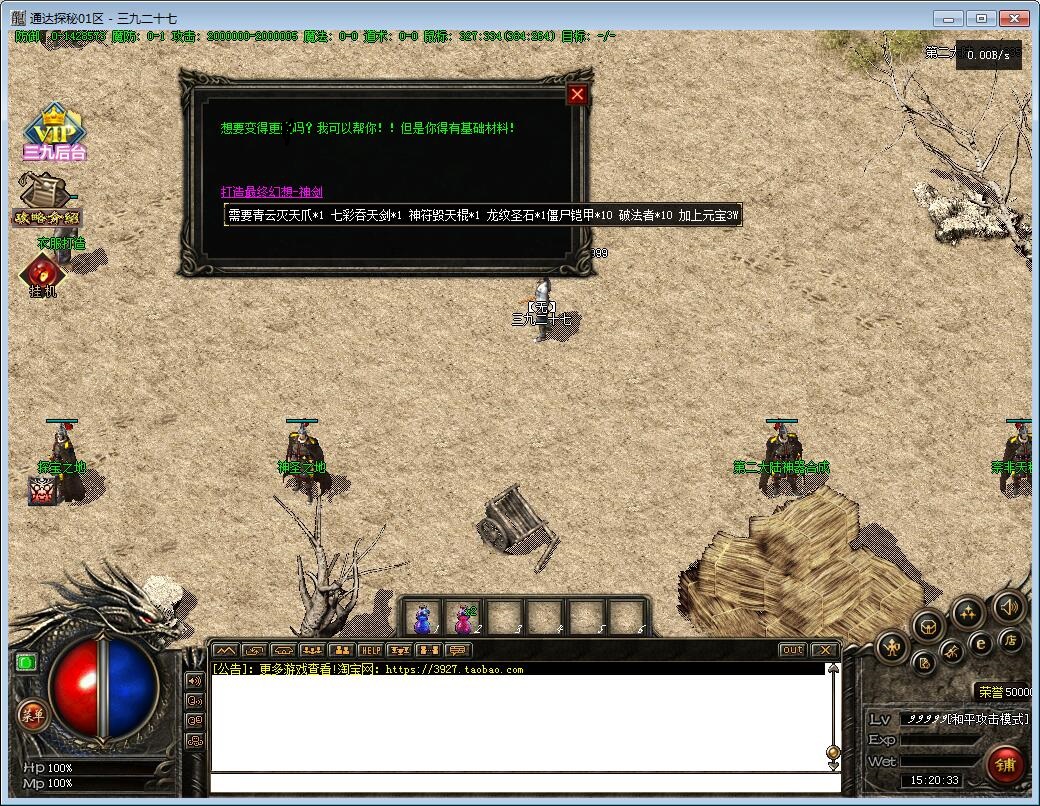Open the red 铺 shop button
This screenshot has width=1040, height=806.
pos(1005,764)
